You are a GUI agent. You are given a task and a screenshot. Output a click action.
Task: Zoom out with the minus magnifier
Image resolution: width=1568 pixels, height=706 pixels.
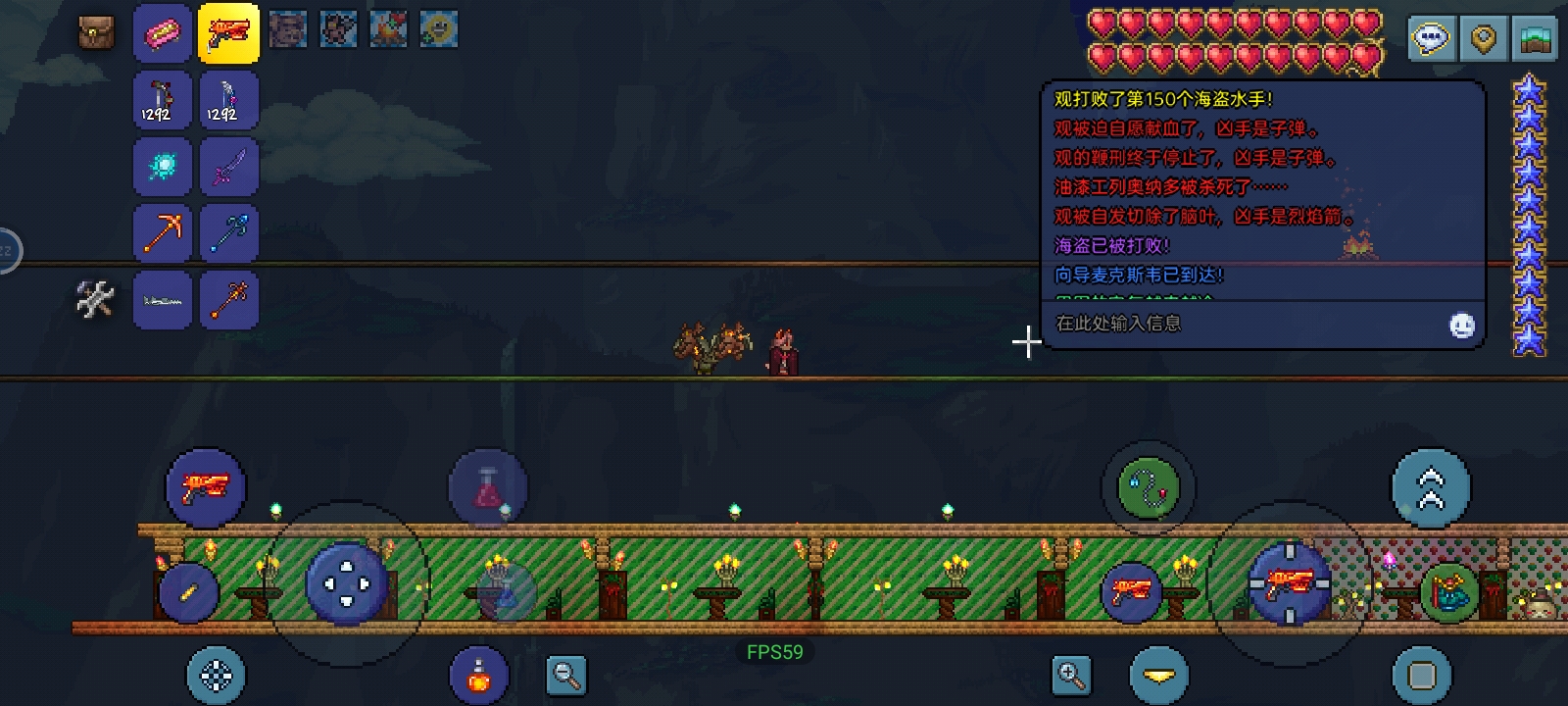pos(566,675)
